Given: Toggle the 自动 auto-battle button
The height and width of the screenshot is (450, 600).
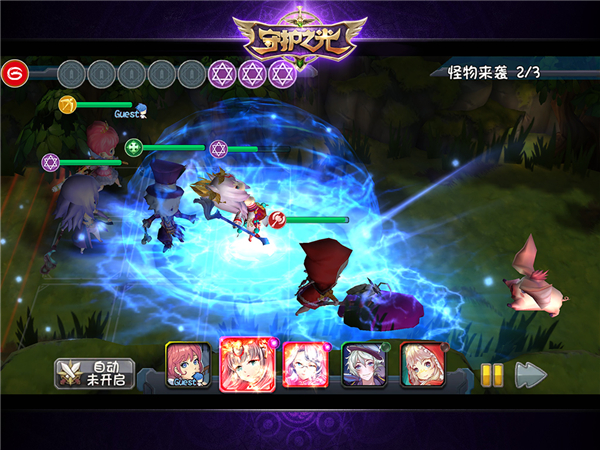Looking at the screenshot, I should (93, 374).
